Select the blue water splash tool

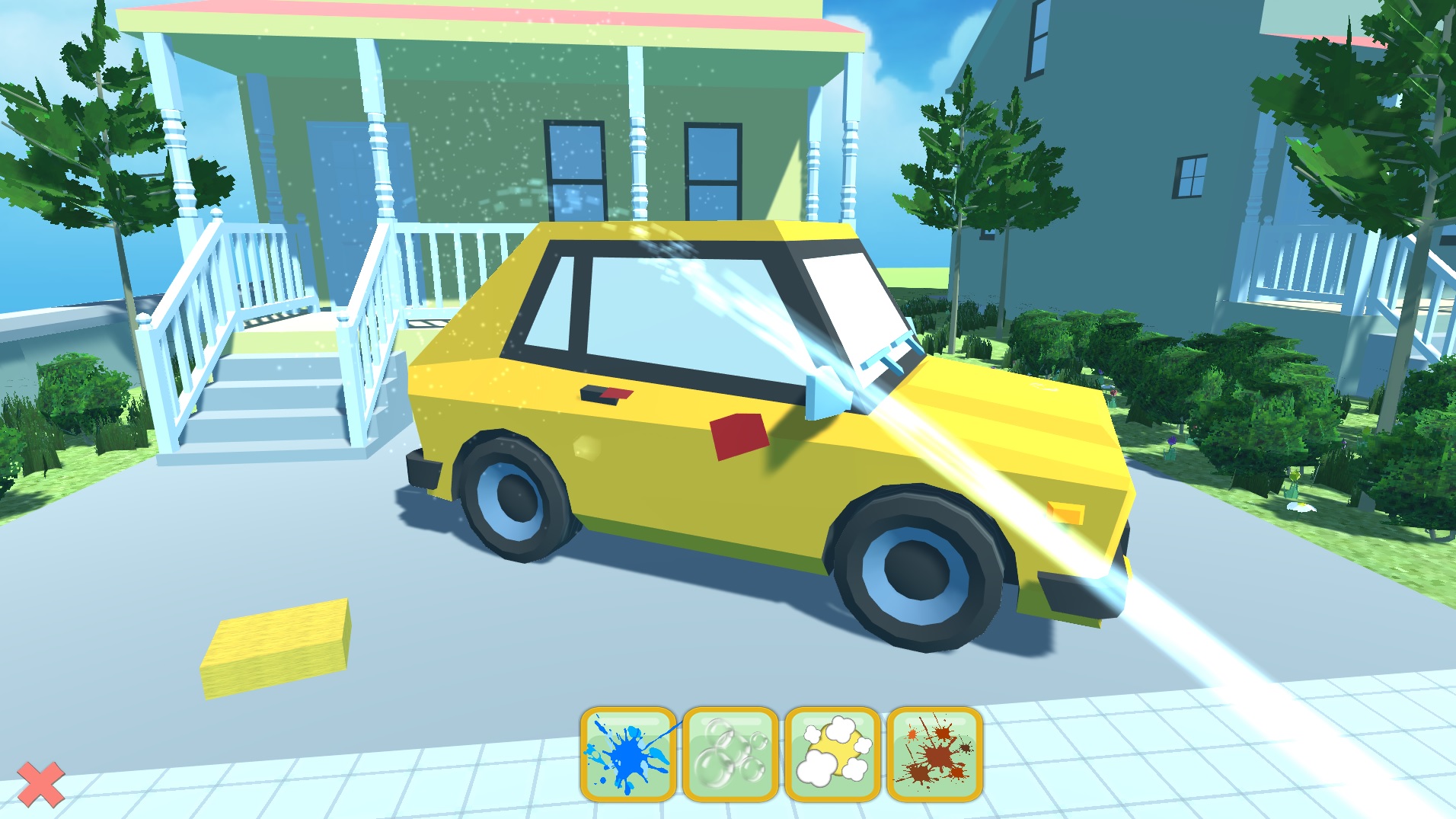(x=628, y=754)
